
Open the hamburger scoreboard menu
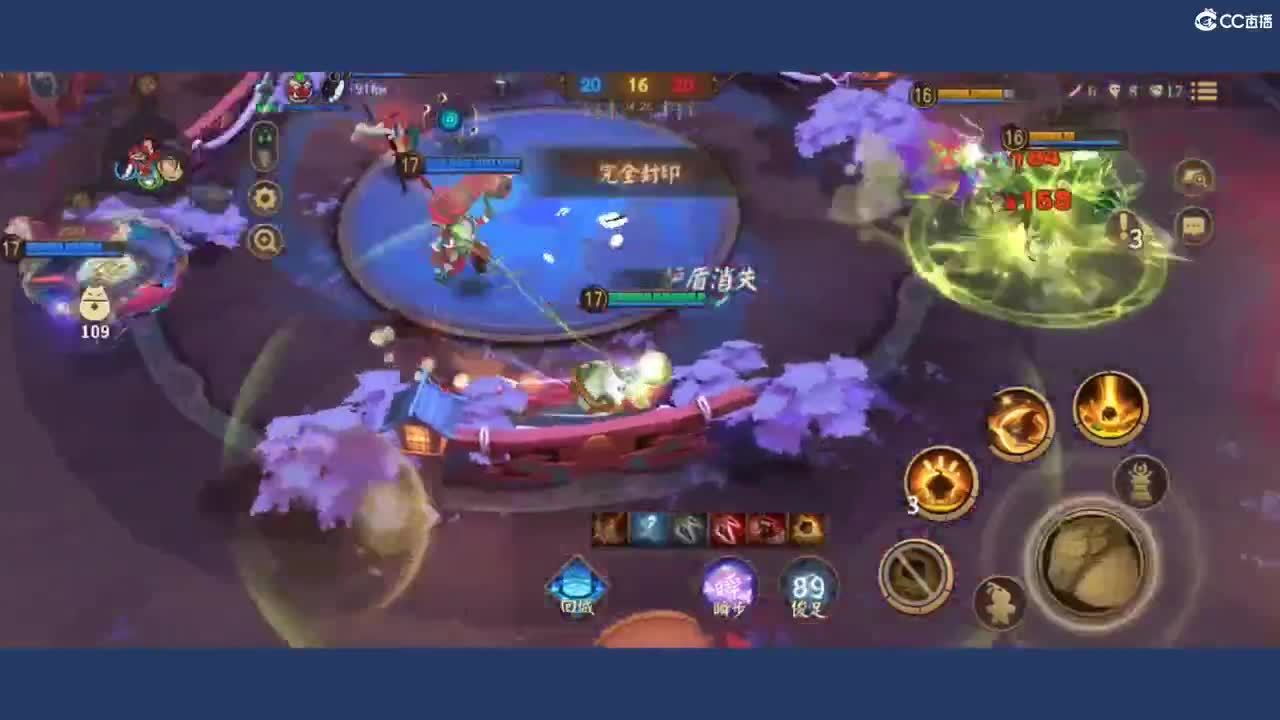point(1205,92)
